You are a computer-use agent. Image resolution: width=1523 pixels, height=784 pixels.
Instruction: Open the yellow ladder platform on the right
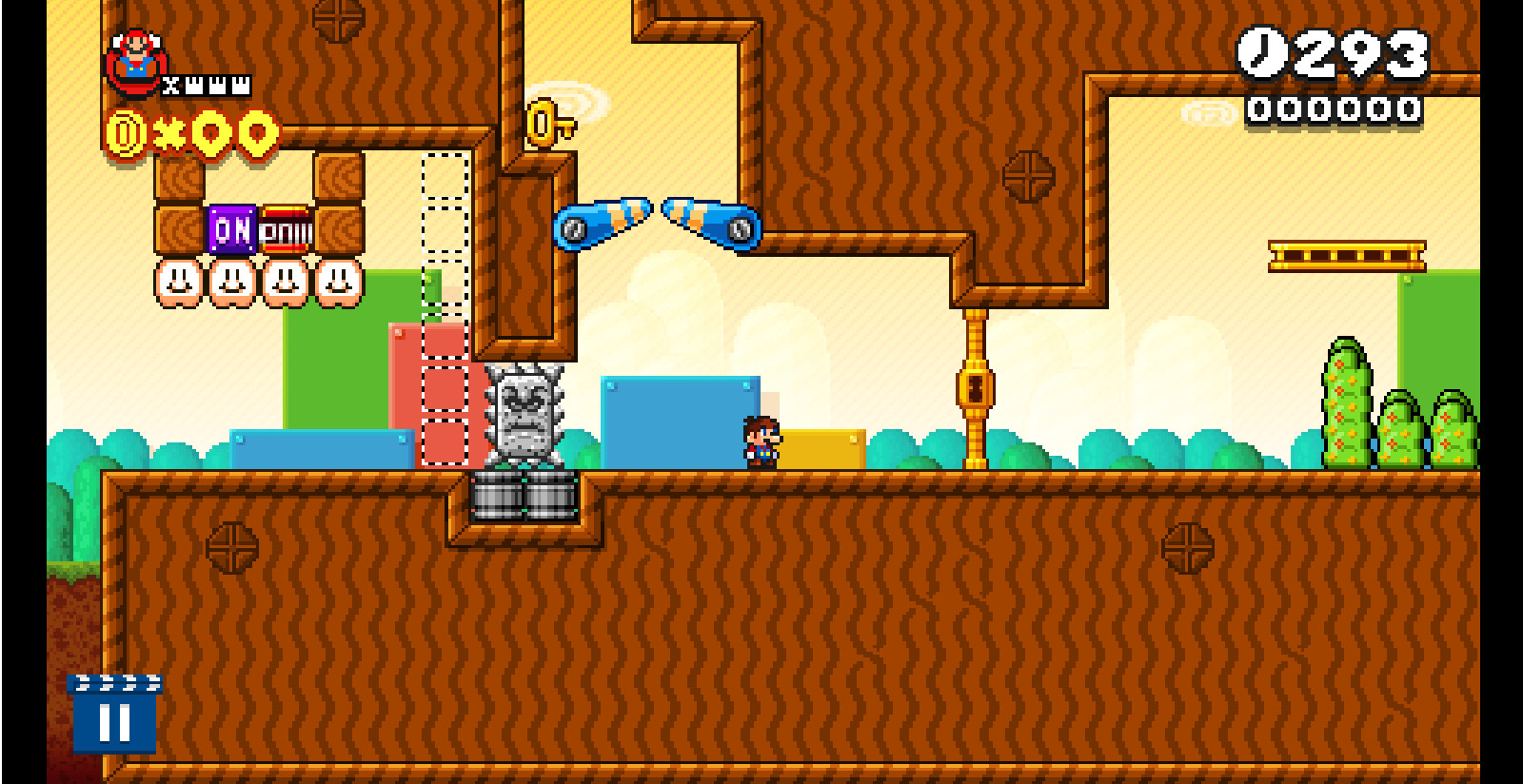1347,255
